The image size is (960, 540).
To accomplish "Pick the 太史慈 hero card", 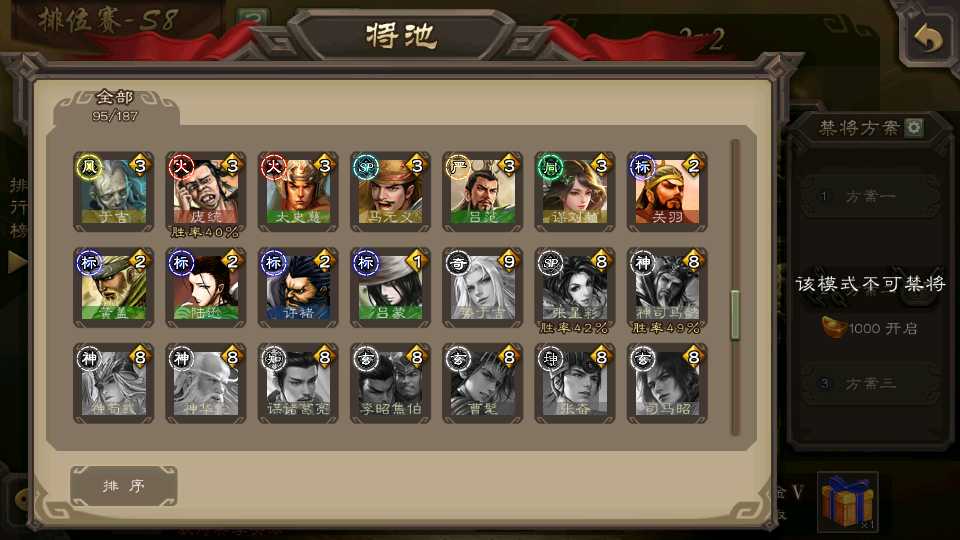I will click(297, 189).
